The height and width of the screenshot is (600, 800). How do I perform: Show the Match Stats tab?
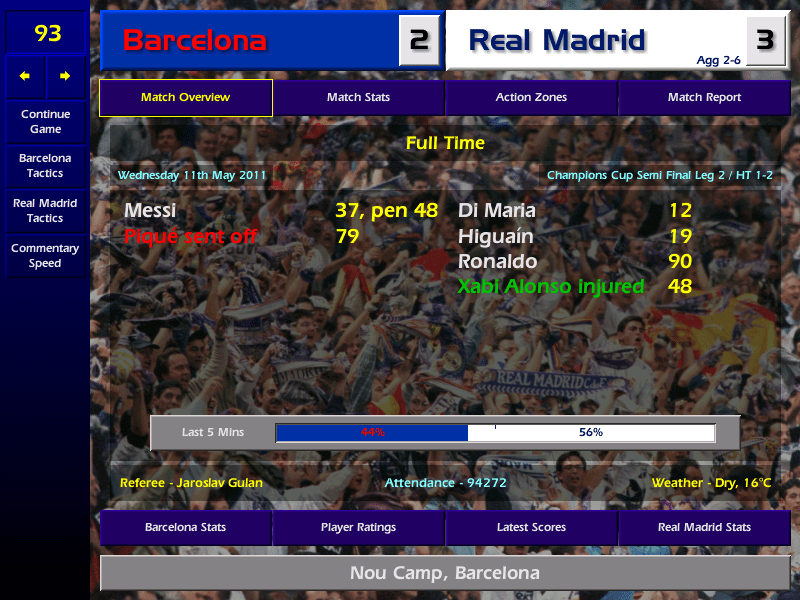point(358,98)
